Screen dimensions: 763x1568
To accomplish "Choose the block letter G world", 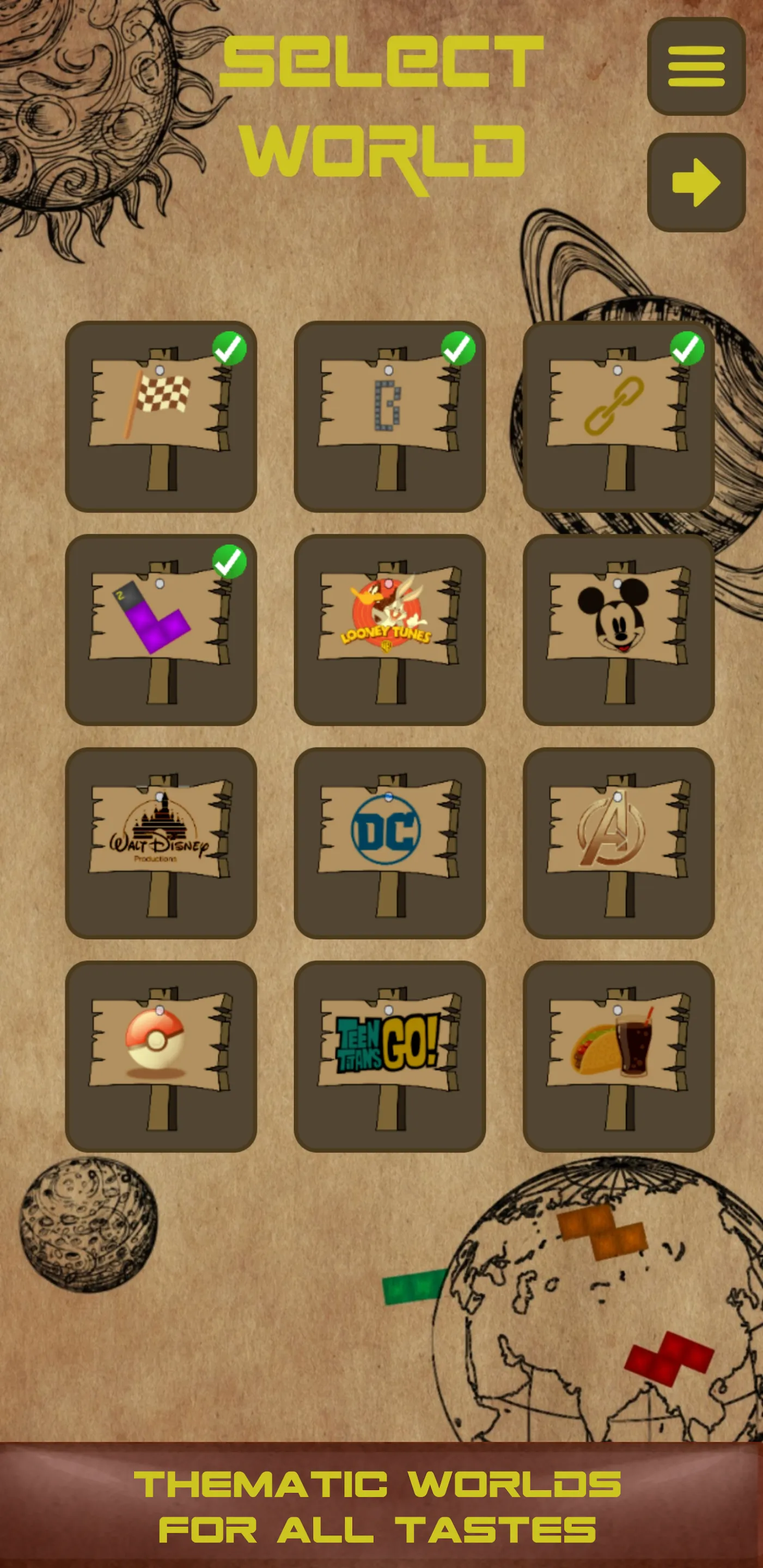I will (x=389, y=416).
